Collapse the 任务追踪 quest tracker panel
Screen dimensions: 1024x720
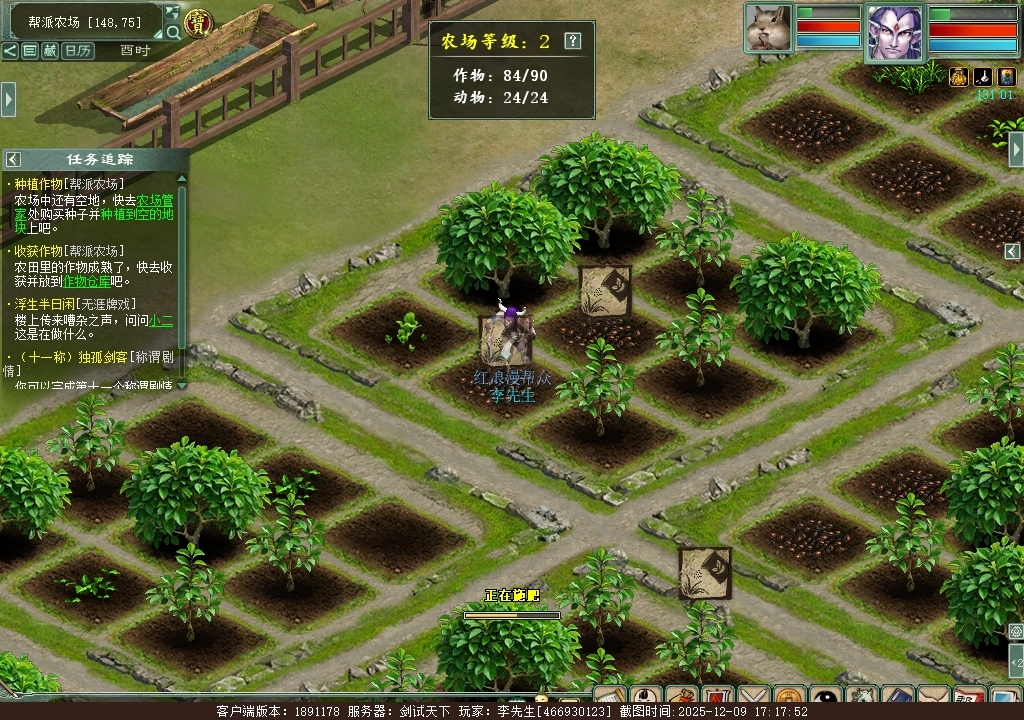pyautogui.click(x=13, y=159)
